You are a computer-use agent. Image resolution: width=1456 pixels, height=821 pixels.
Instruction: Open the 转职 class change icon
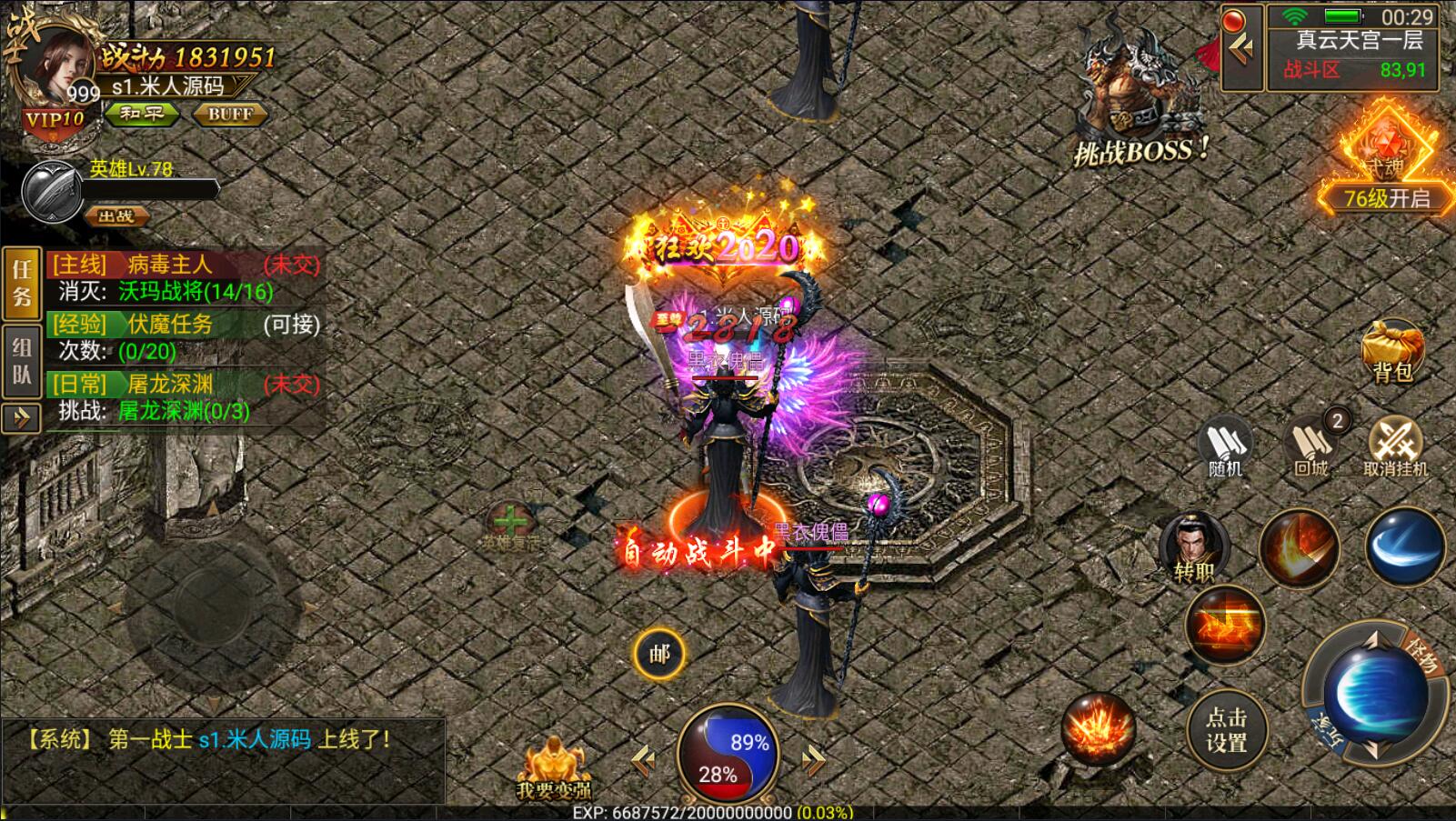(1194, 546)
